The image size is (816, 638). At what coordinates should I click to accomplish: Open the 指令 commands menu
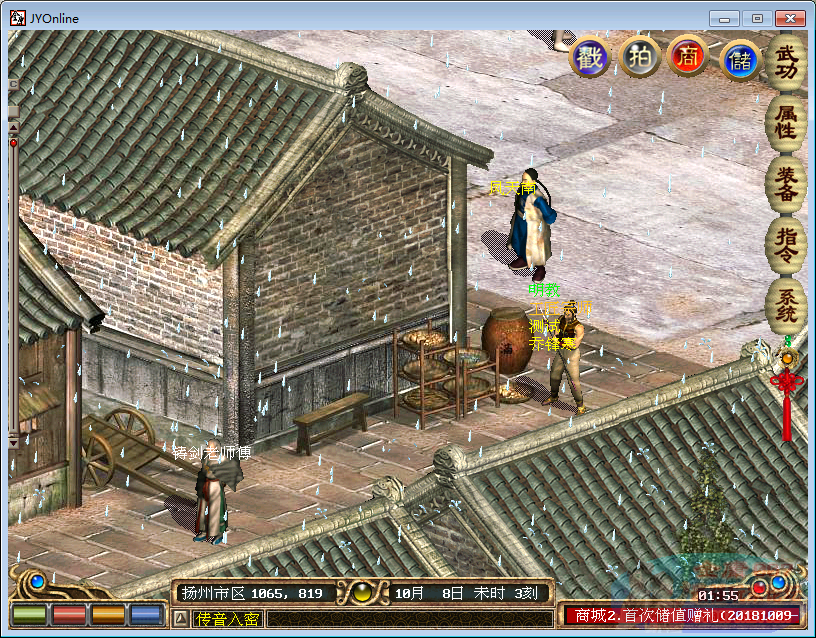click(787, 243)
